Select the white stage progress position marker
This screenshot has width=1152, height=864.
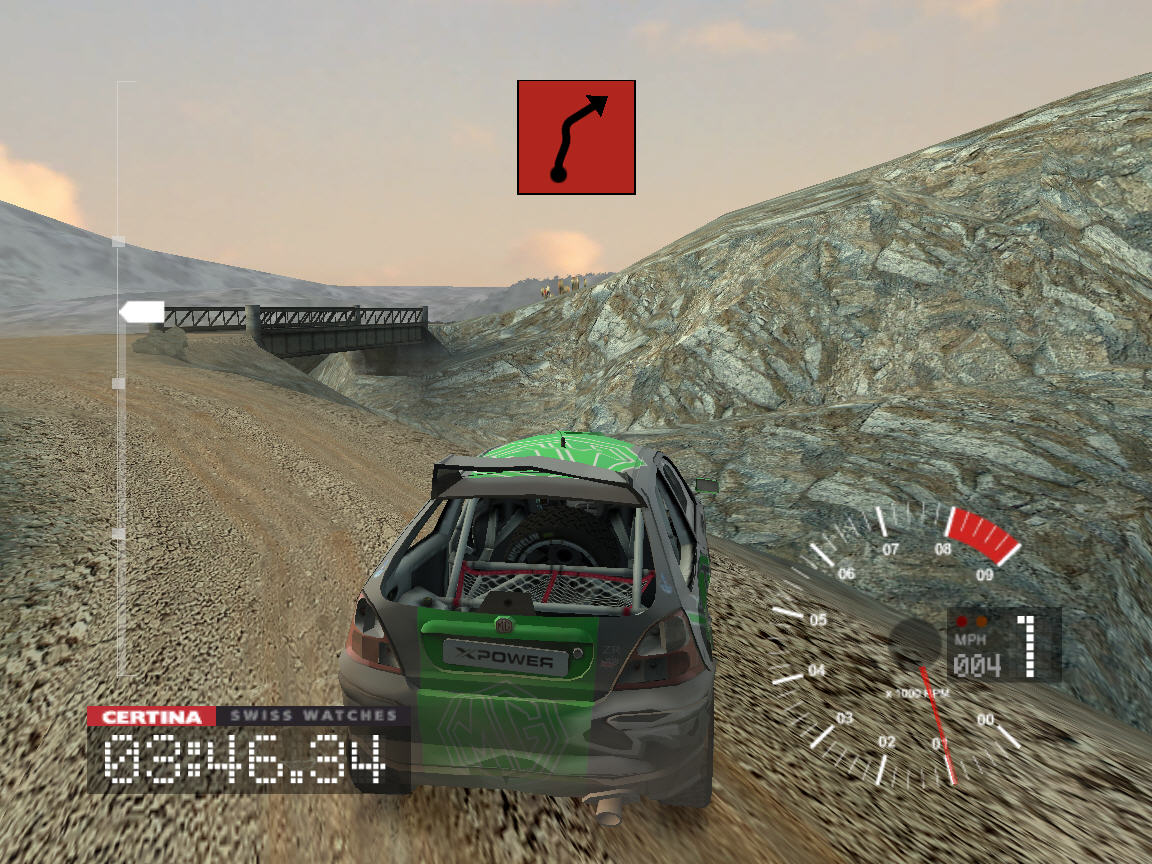point(142,312)
